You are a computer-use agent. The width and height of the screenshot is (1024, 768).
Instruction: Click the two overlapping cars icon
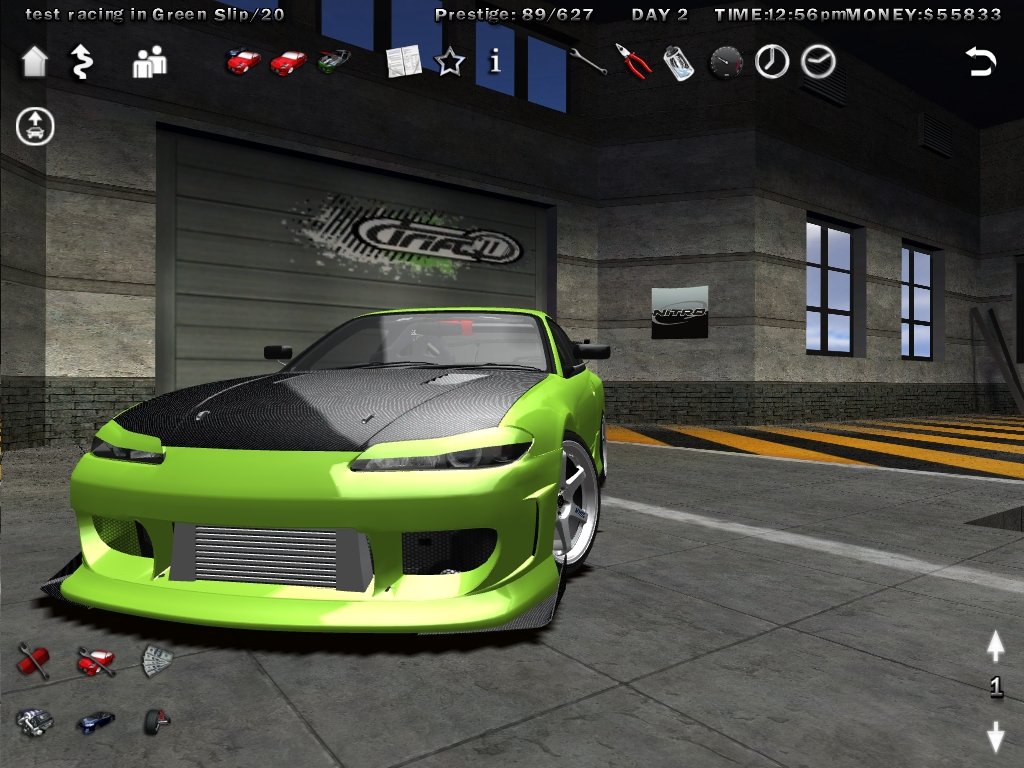pyautogui.click(x=243, y=62)
